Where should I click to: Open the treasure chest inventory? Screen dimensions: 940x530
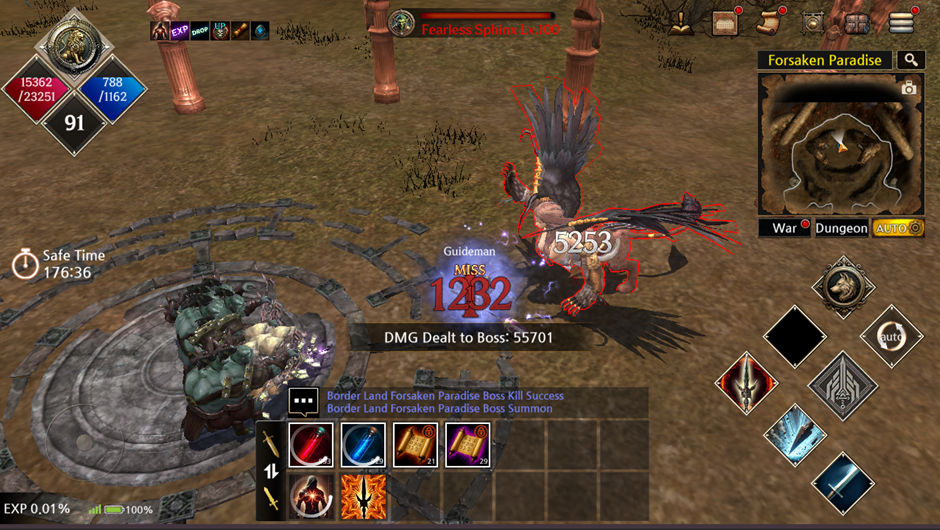(857, 23)
